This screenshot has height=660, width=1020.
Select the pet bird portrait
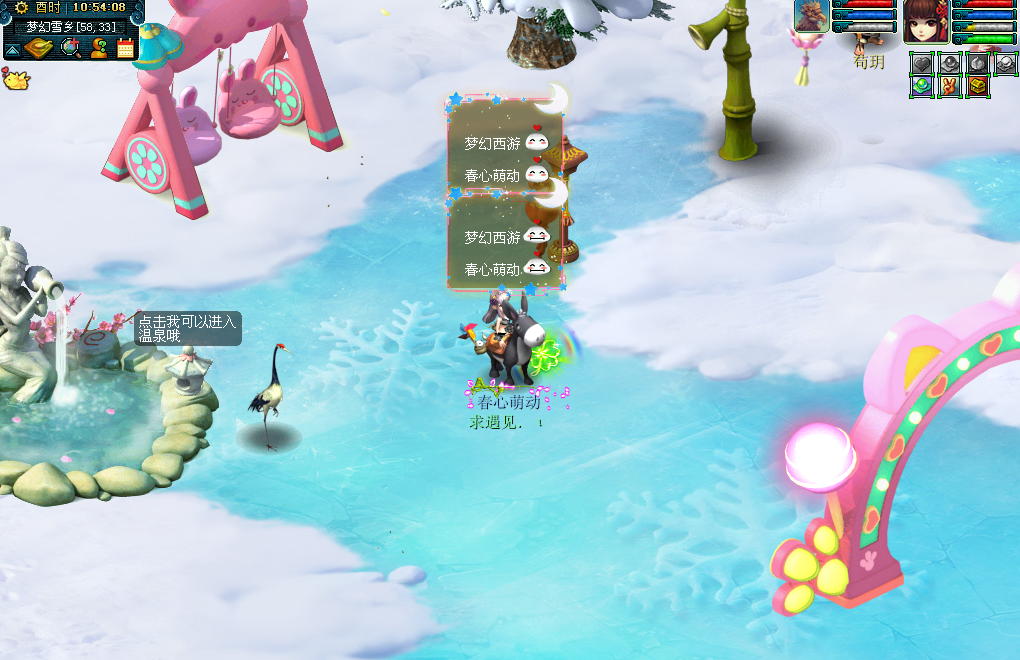click(812, 17)
